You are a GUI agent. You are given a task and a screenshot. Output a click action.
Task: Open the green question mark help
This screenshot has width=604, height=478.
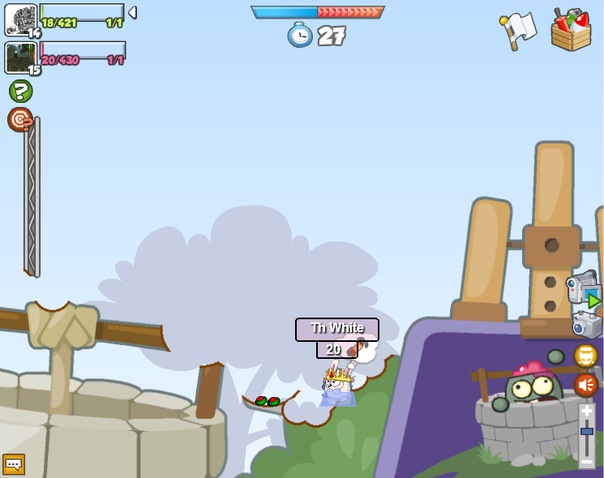pyautogui.click(x=20, y=91)
